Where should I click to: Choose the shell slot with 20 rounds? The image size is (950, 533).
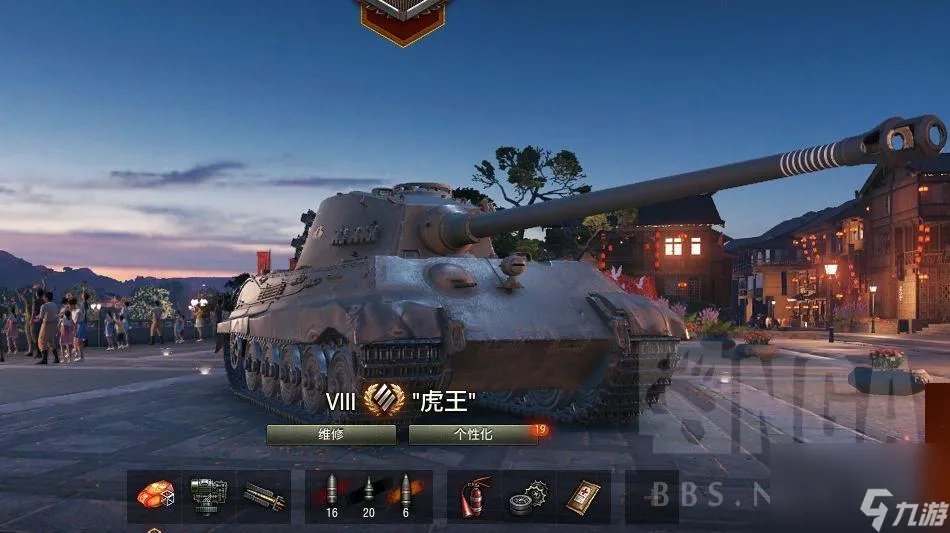pos(368,496)
